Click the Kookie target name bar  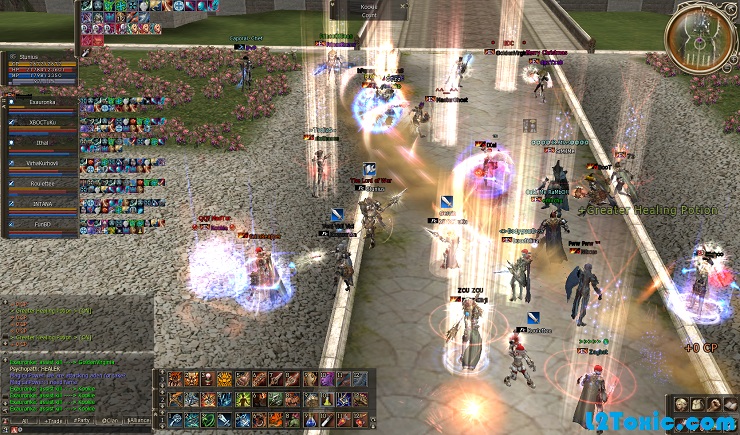point(371,9)
